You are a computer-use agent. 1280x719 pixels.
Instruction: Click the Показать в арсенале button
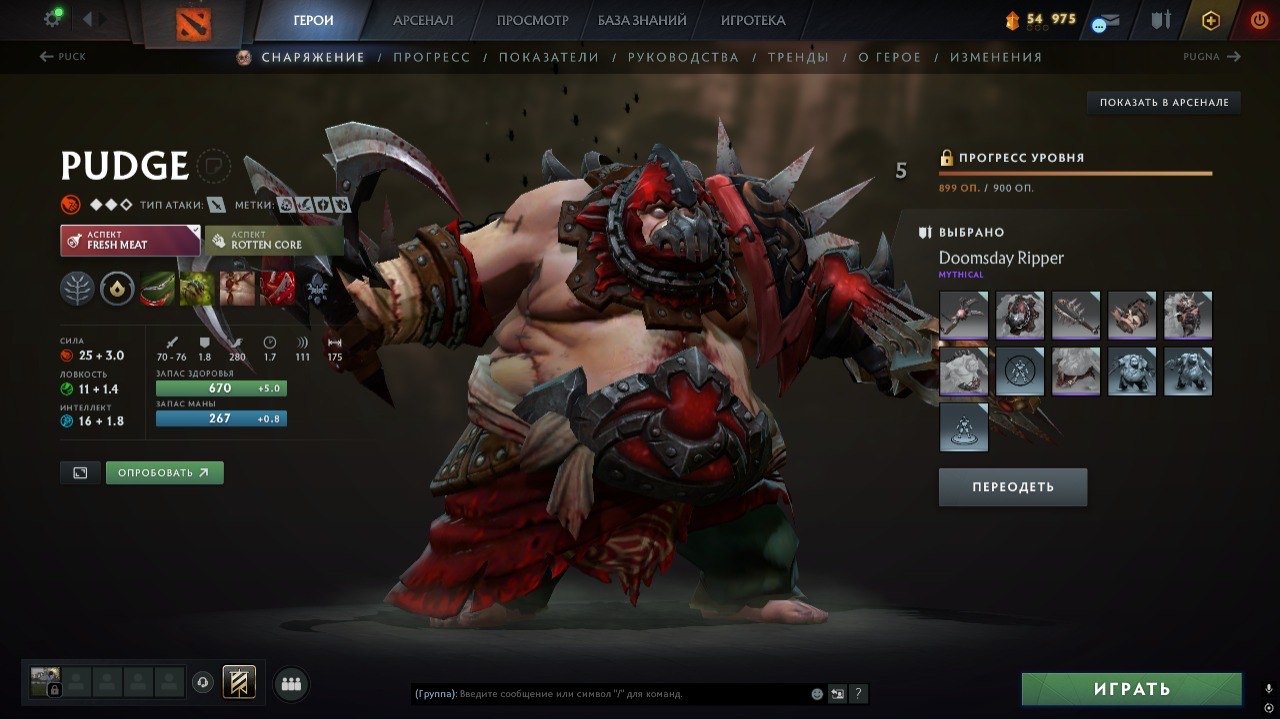[x=1164, y=102]
